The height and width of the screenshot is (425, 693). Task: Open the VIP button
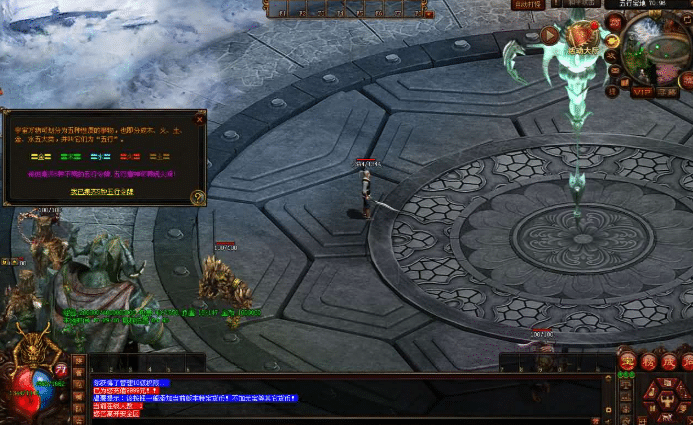pyautogui.click(x=641, y=91)
